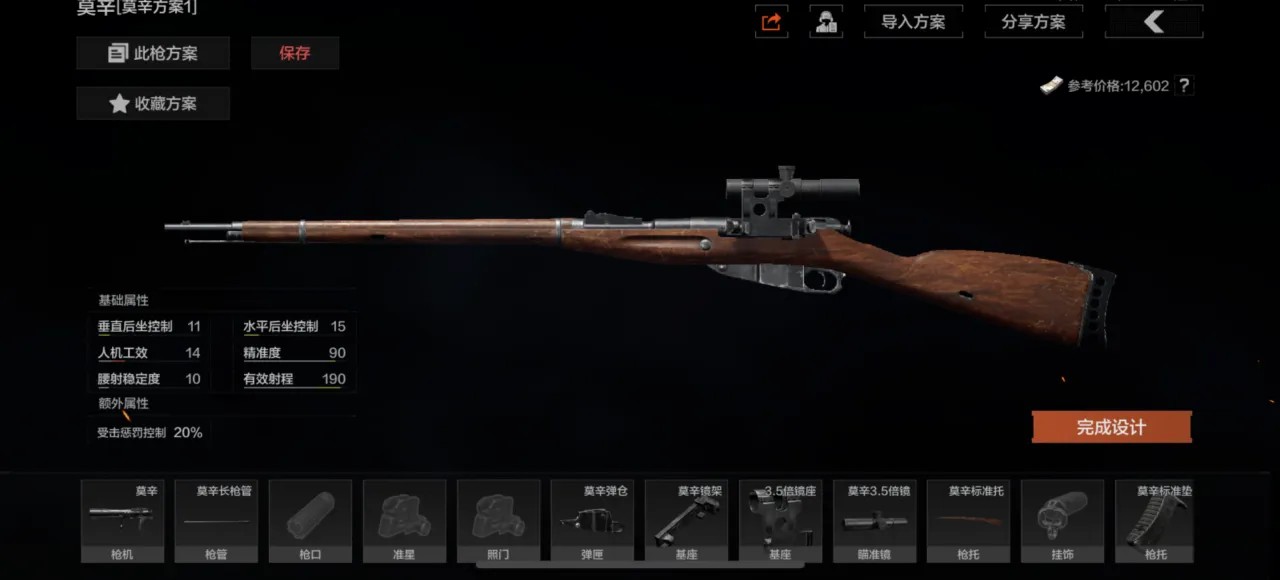Open the 准星 front sight slot

(404, 521)
